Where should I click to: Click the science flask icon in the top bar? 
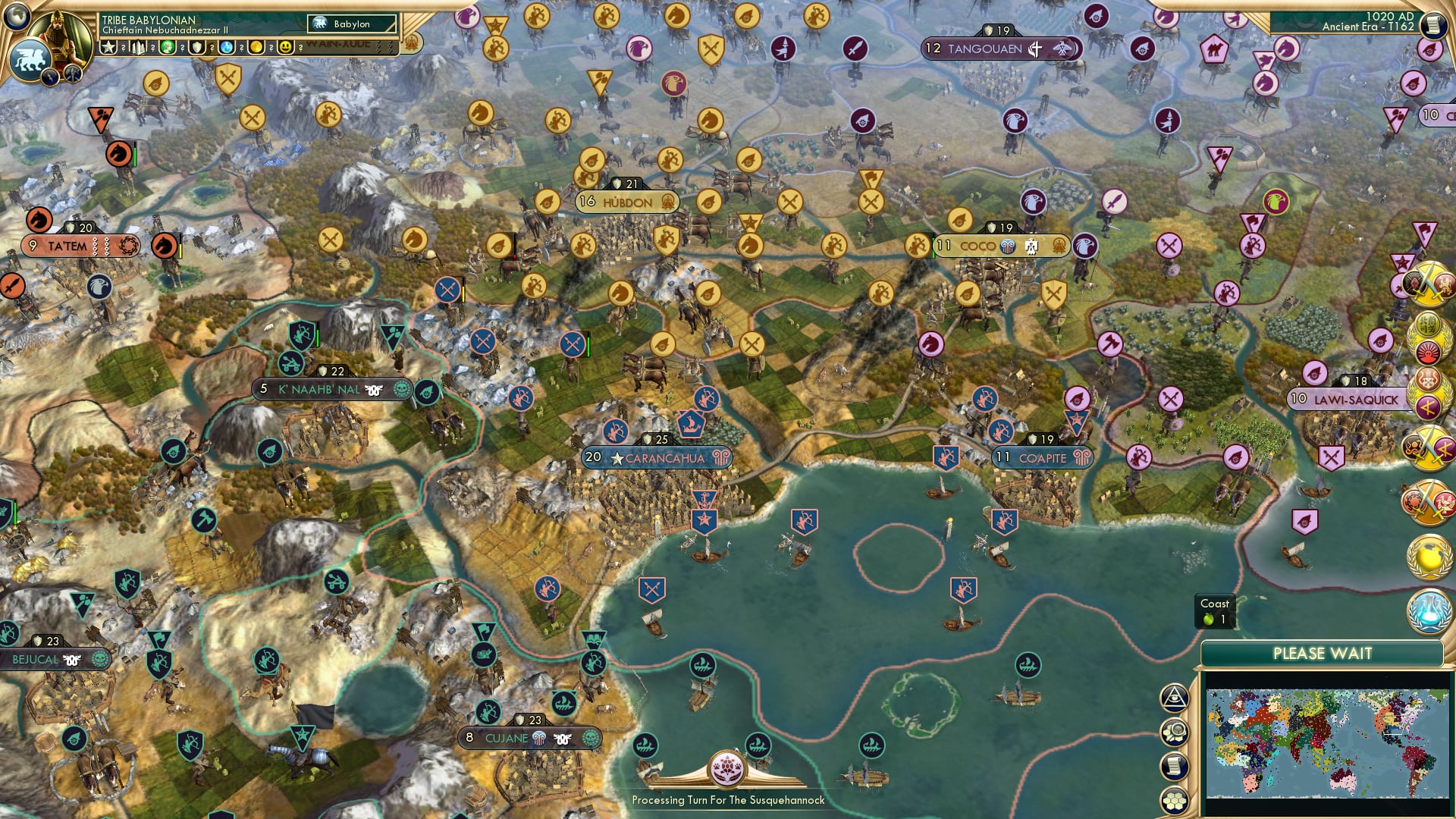pos(227,47)
